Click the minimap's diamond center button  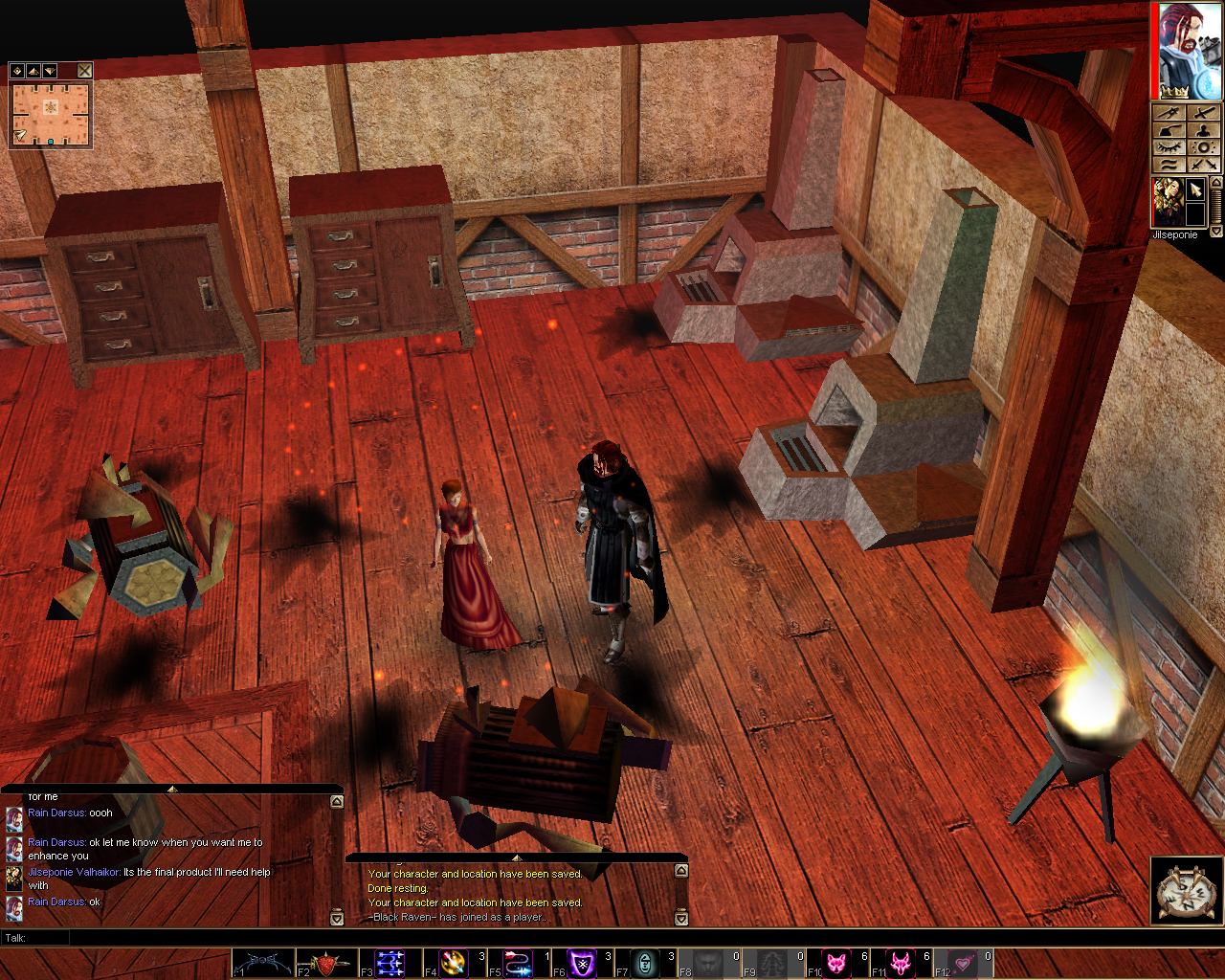(16, 71)
